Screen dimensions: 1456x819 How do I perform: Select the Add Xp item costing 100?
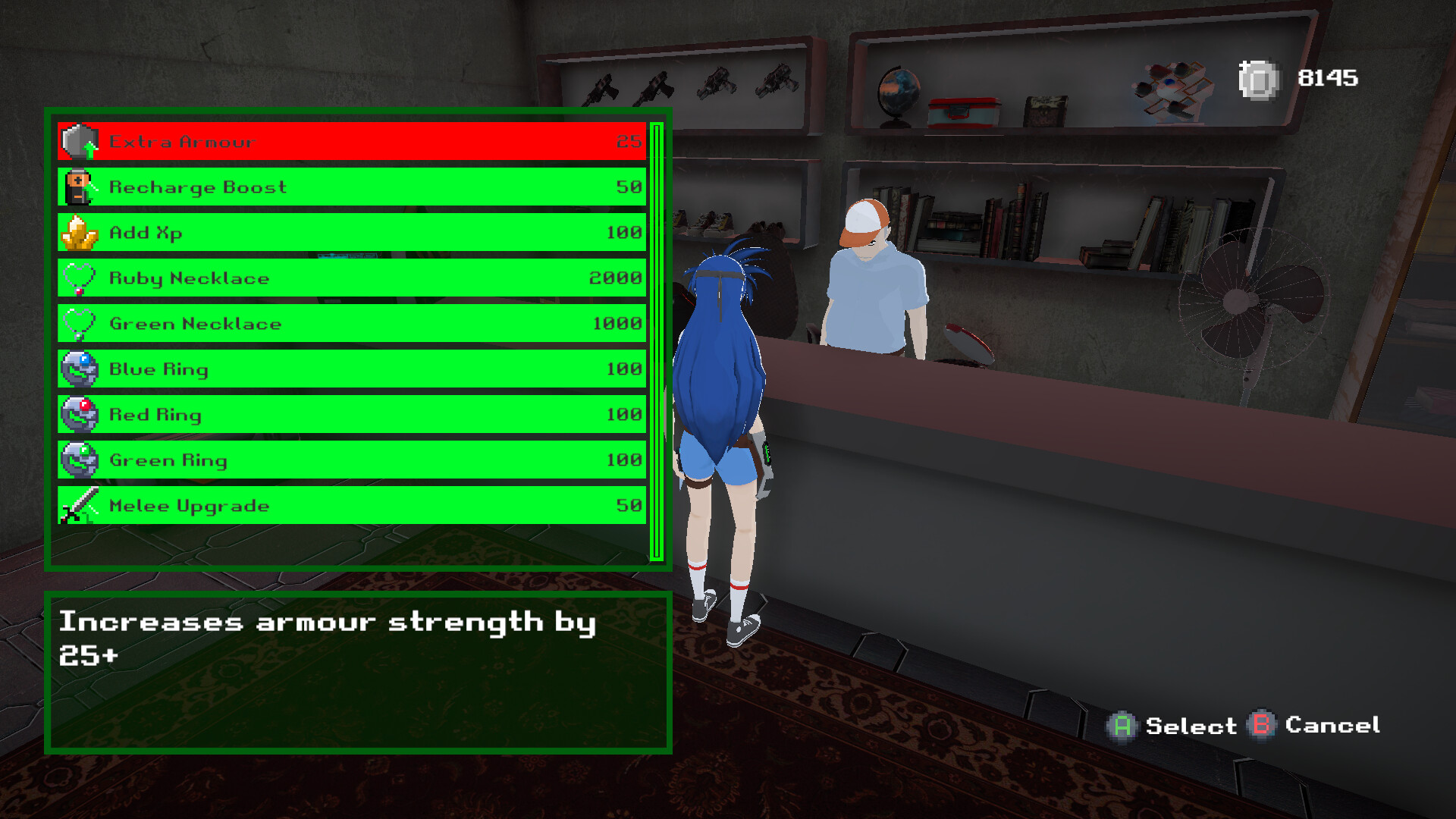point(349,233)
